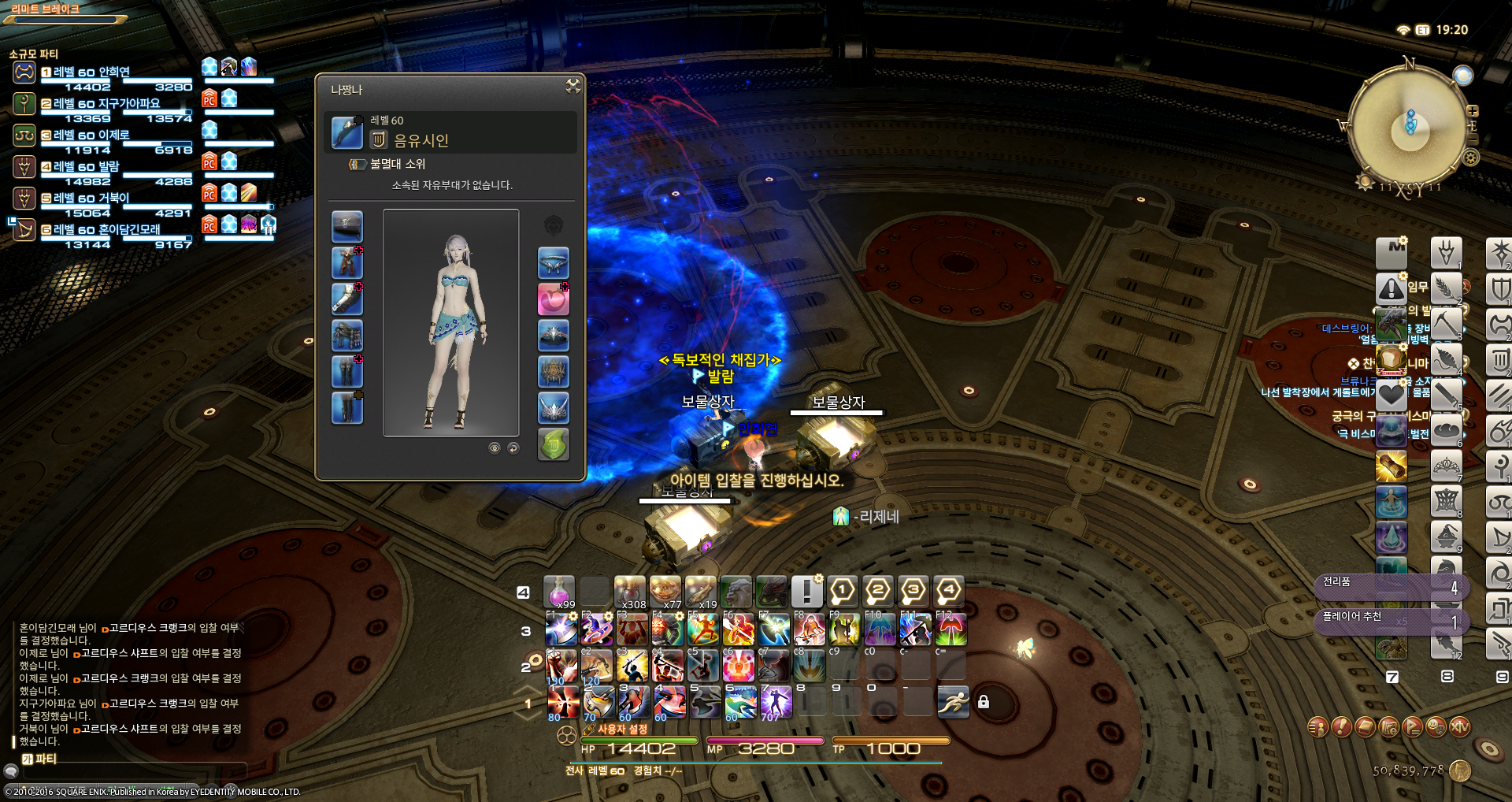
Task: Open the loot notification labeled 전리품
Action: (1391, 585)
